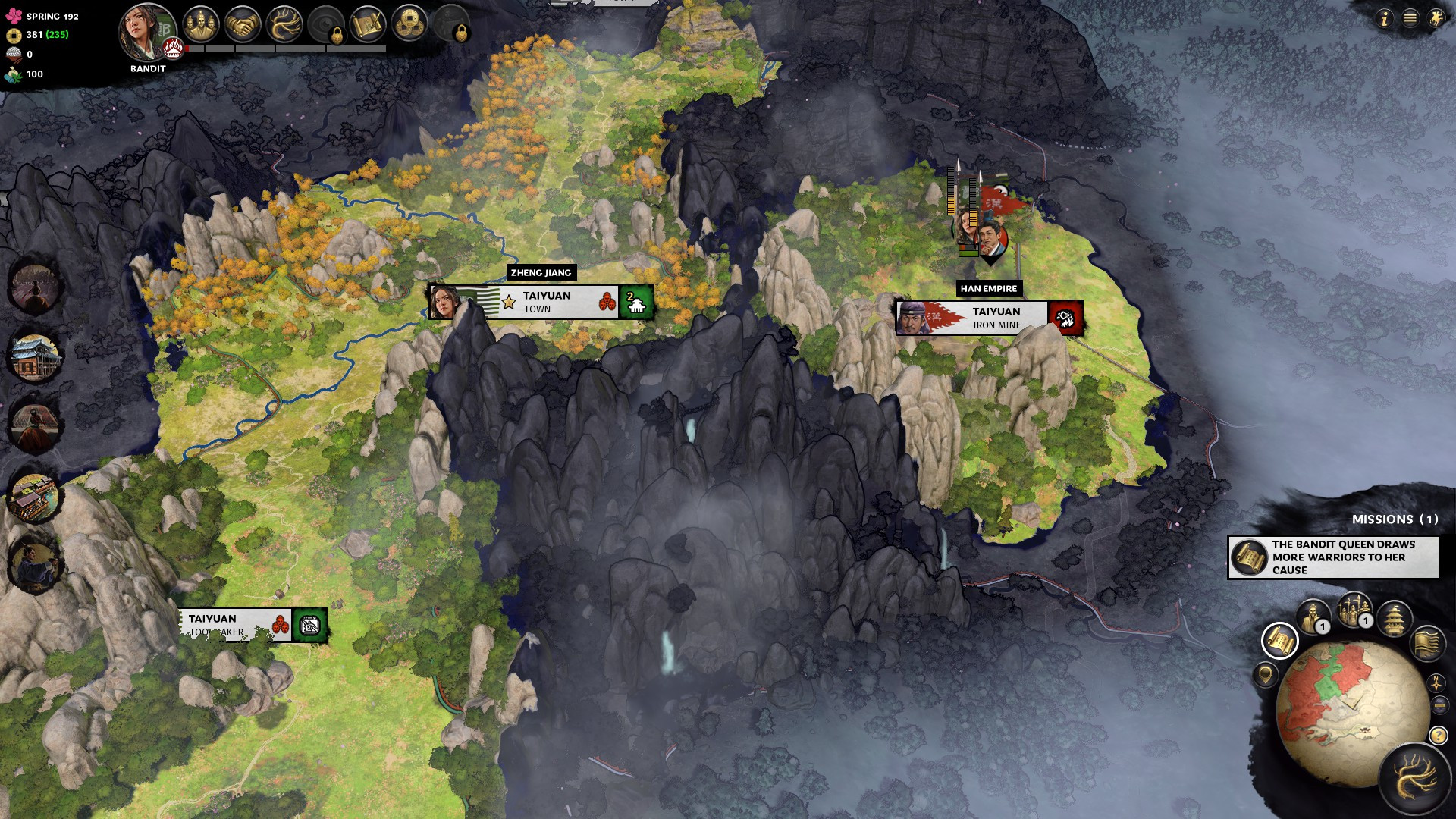Viewport: 1456px width, 819px height.
Task: Open the Bandit Queen mission entry
Action: 1333,557
